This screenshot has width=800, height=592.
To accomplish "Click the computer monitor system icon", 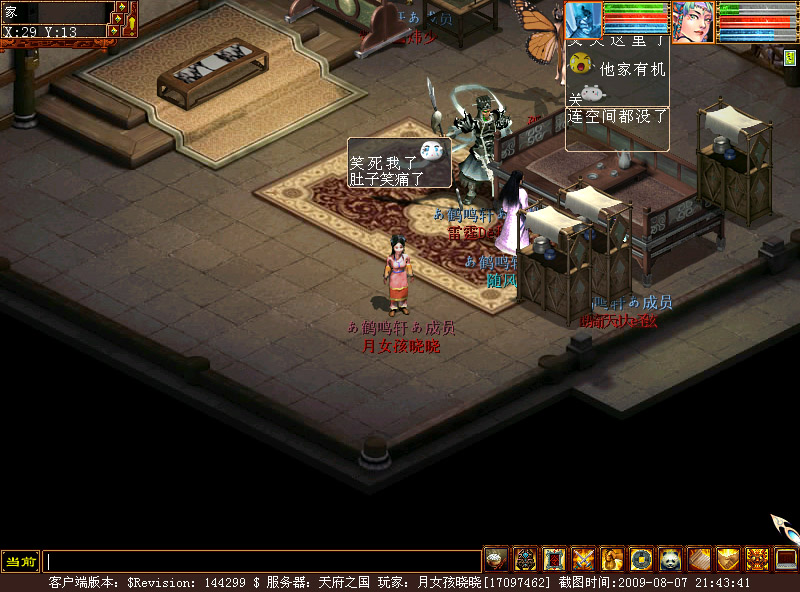I will pos(786,560).
